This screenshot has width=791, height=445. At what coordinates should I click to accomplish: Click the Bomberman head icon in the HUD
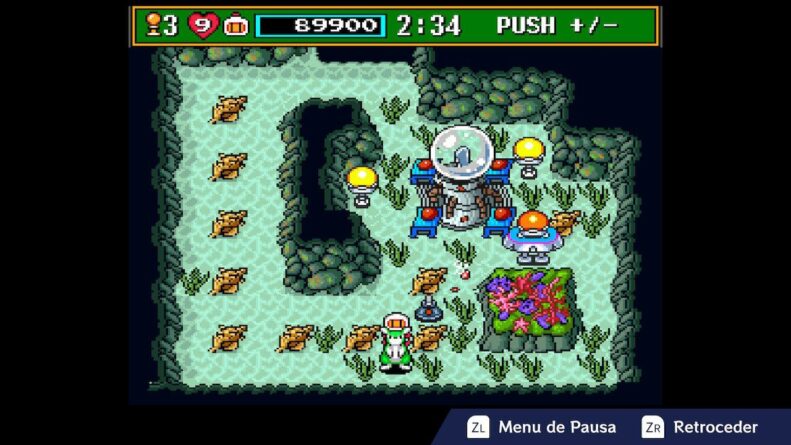(236, 25)
